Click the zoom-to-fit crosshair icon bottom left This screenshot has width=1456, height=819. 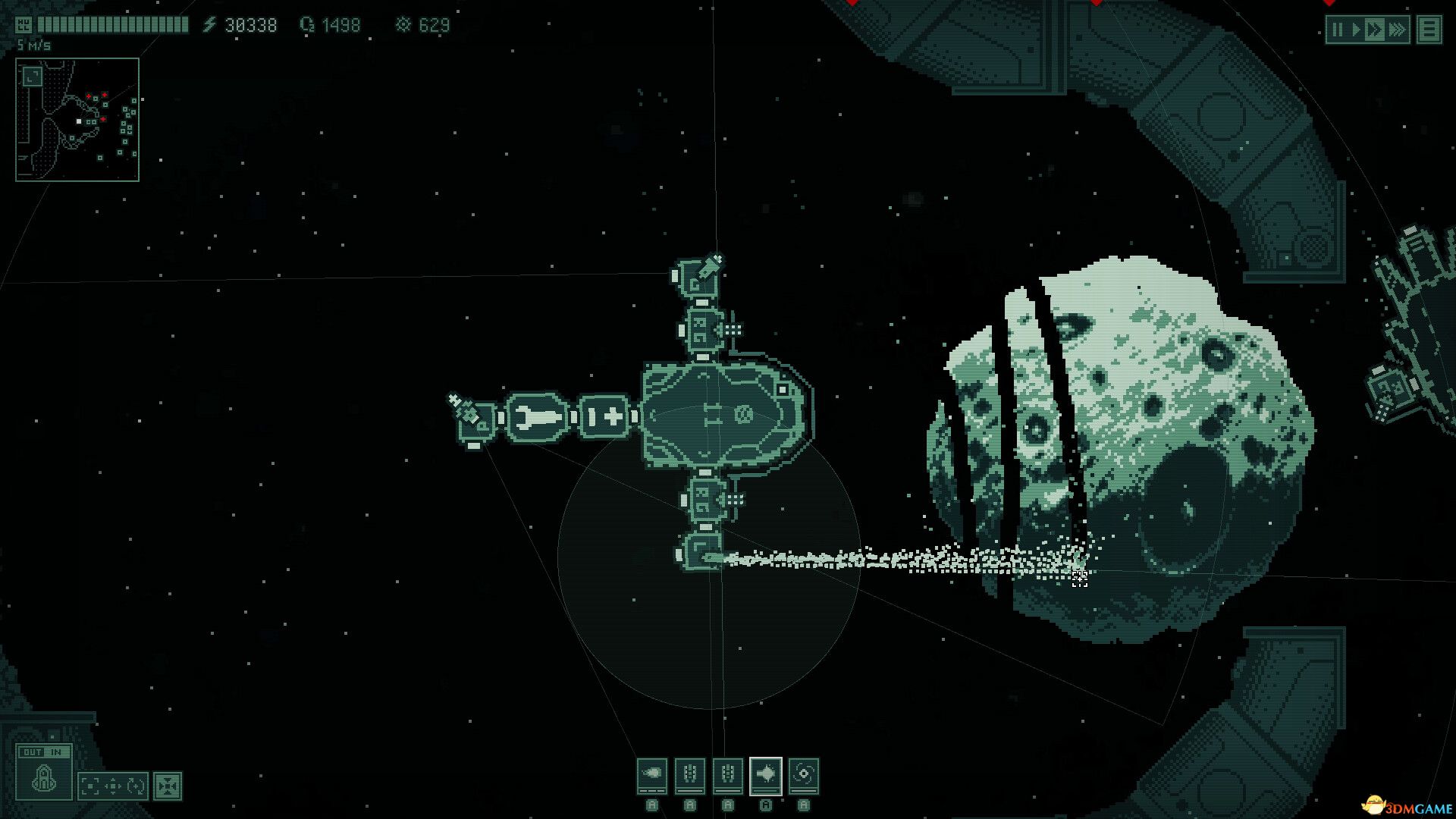168,786
